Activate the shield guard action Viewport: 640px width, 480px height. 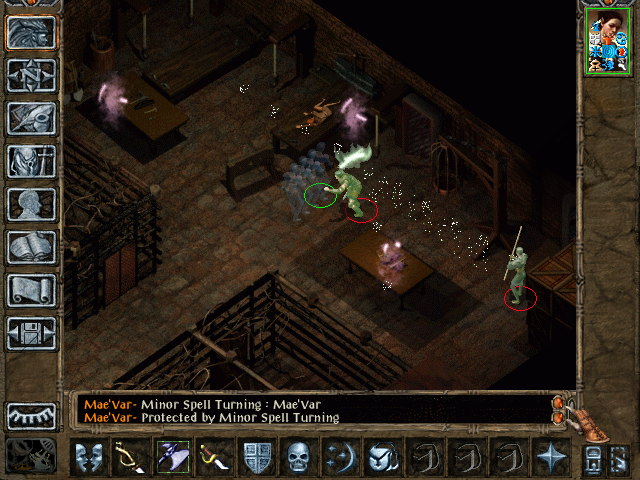[257, 458]
